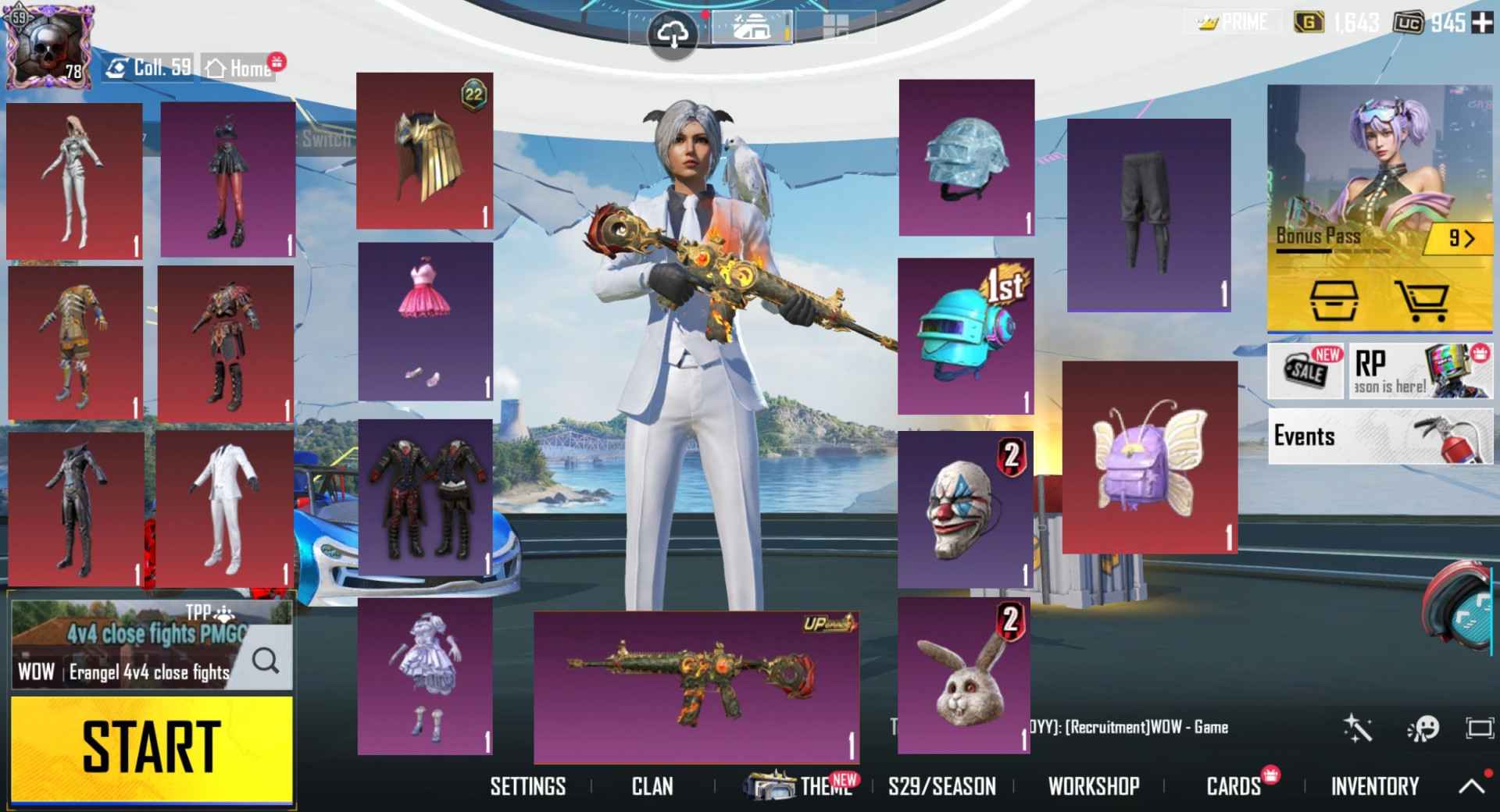
Task: Open the emote wheel face icon bottom right
Action: (1423, 728)
